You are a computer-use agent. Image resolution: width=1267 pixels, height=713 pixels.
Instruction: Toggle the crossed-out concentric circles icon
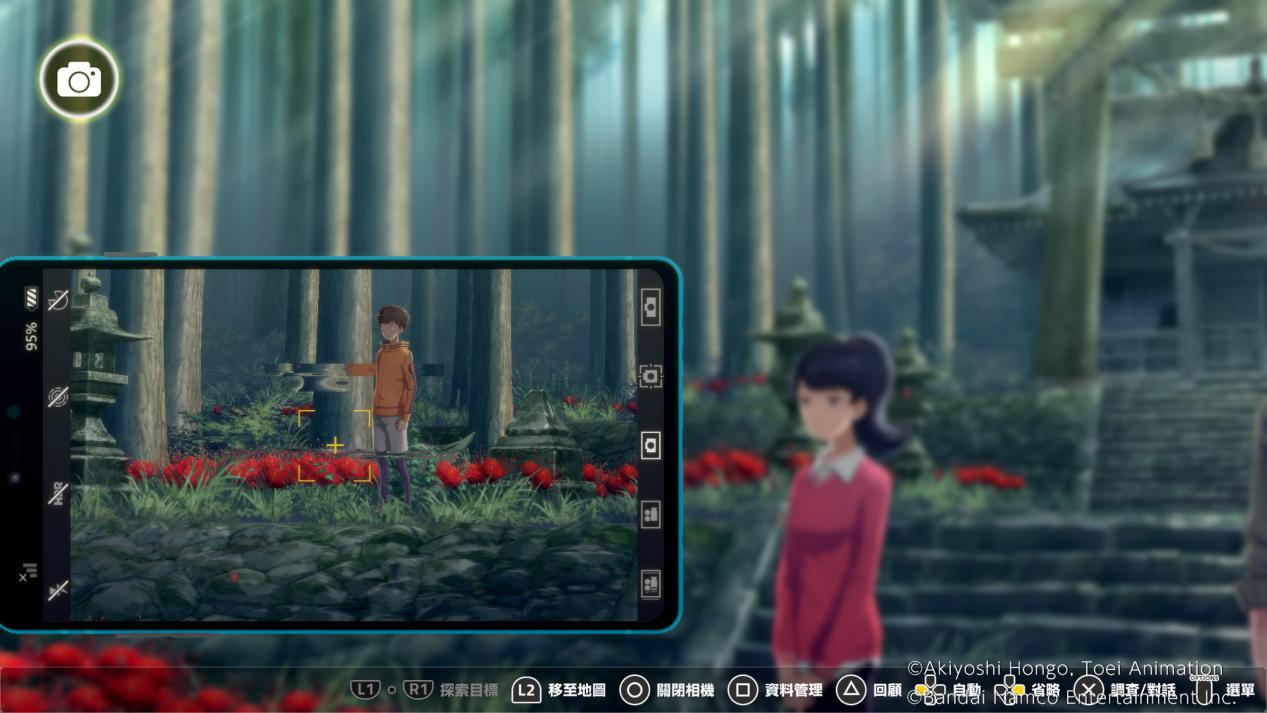[58, 397]
